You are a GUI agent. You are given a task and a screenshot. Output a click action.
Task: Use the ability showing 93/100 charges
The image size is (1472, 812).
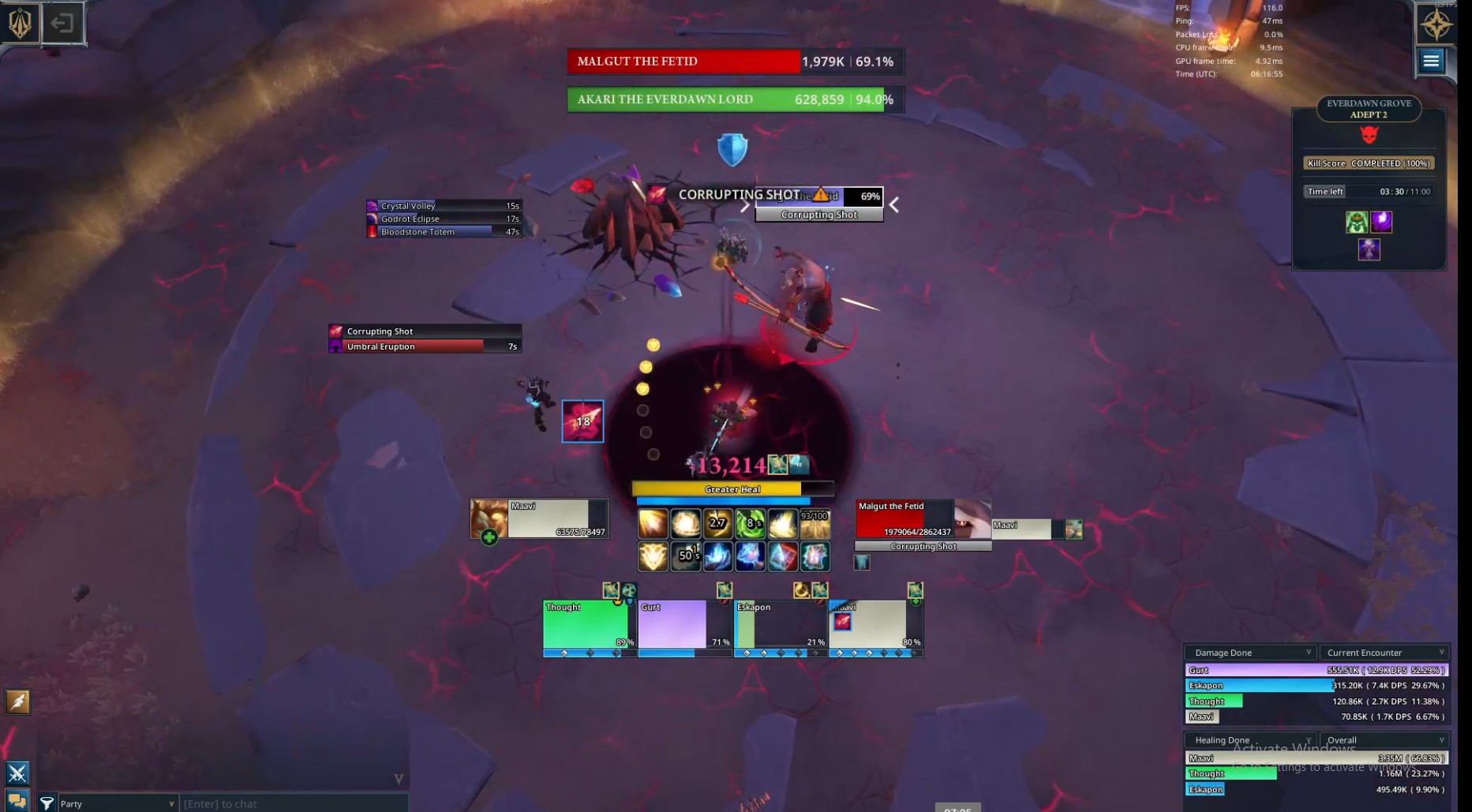click(x=815, y=523)
